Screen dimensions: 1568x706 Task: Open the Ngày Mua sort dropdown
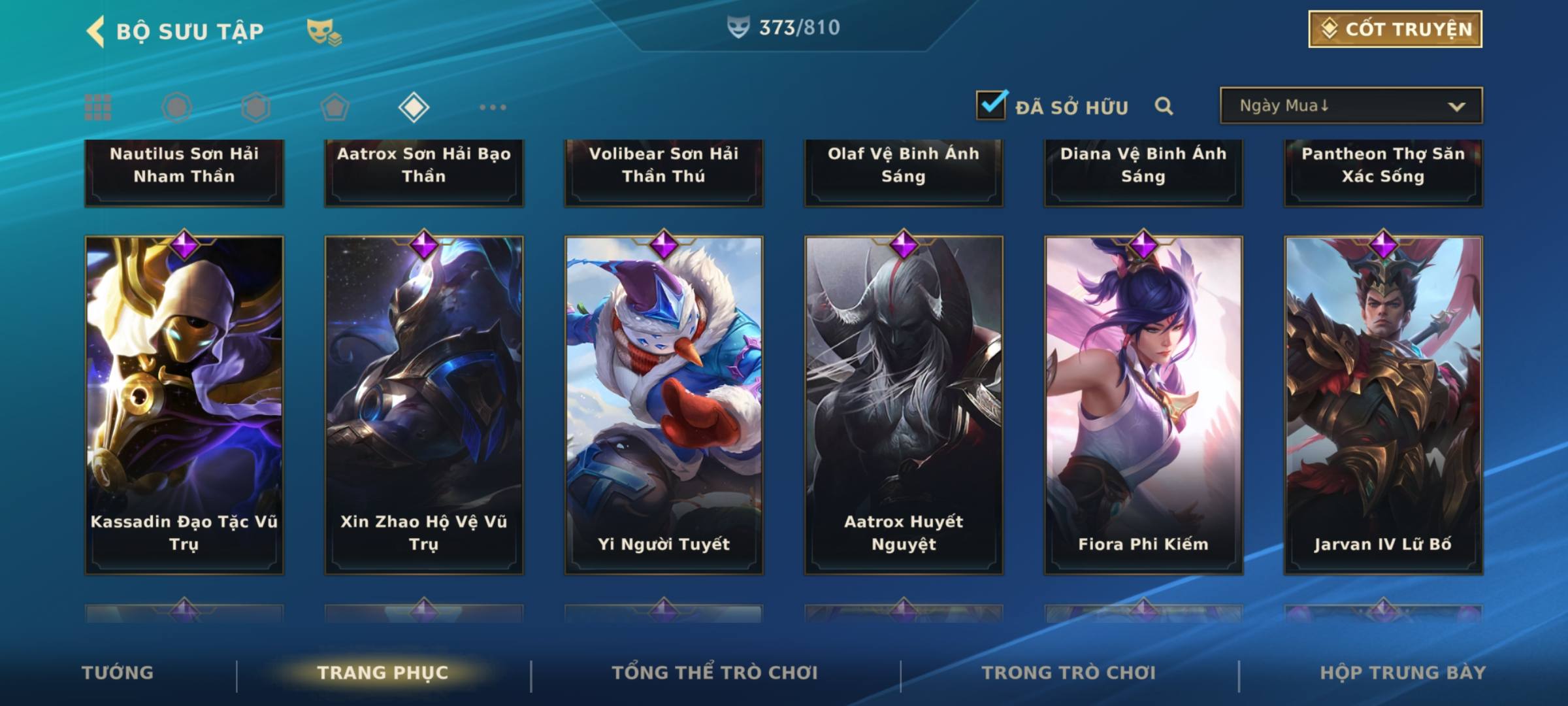(1350, 106)
